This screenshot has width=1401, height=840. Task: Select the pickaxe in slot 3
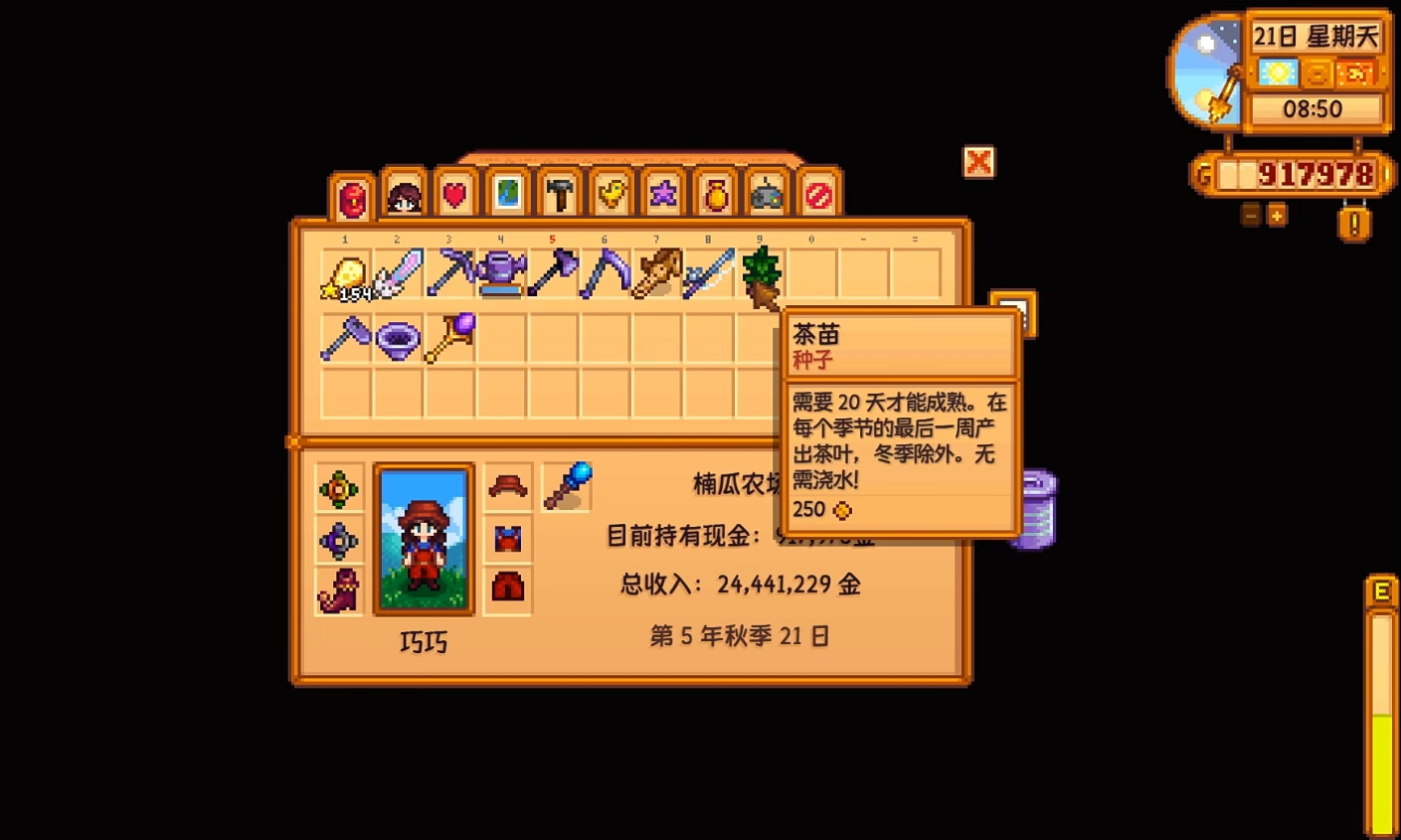point(449,275)
